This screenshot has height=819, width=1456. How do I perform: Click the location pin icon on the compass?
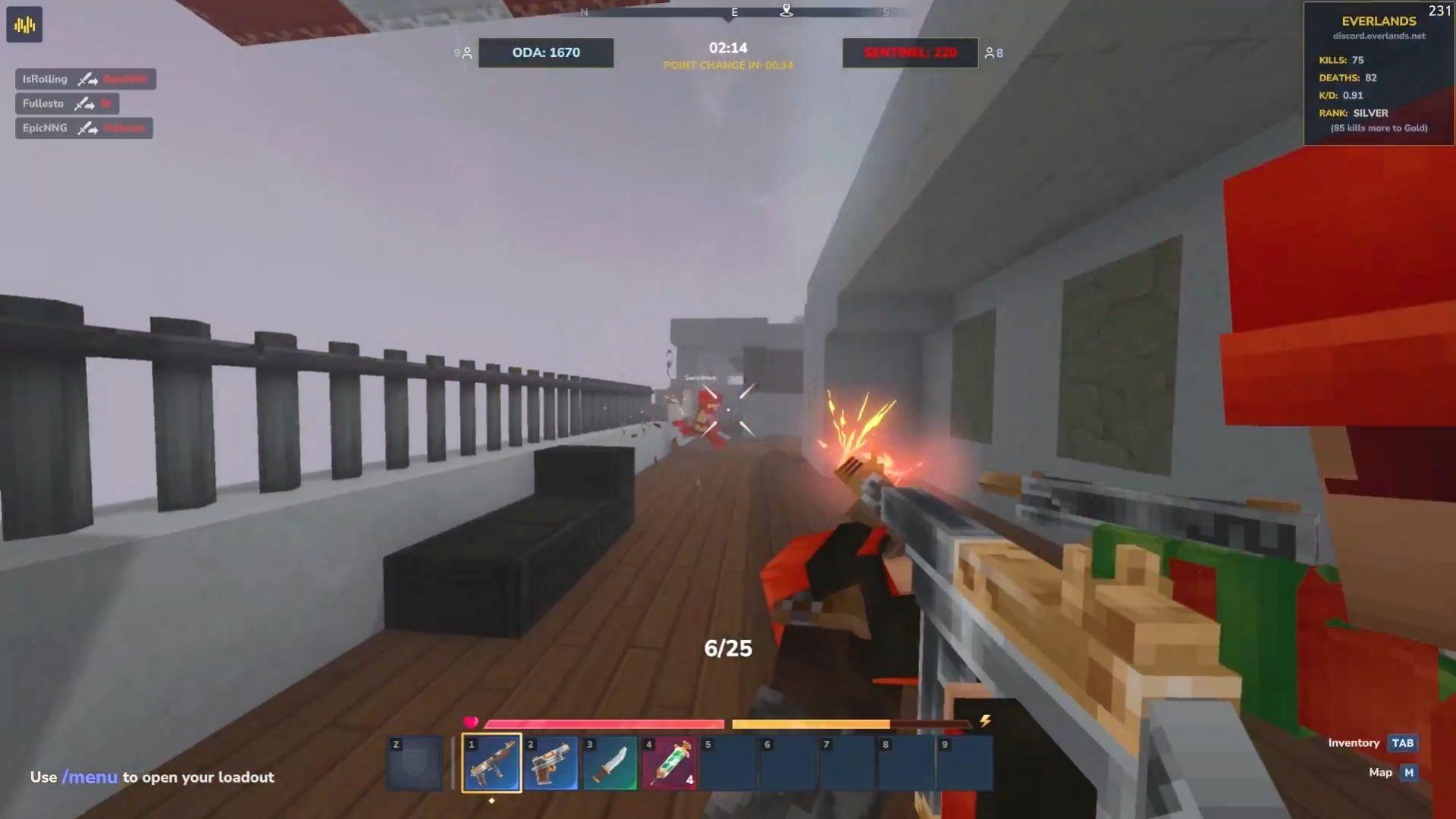(786, 12)
